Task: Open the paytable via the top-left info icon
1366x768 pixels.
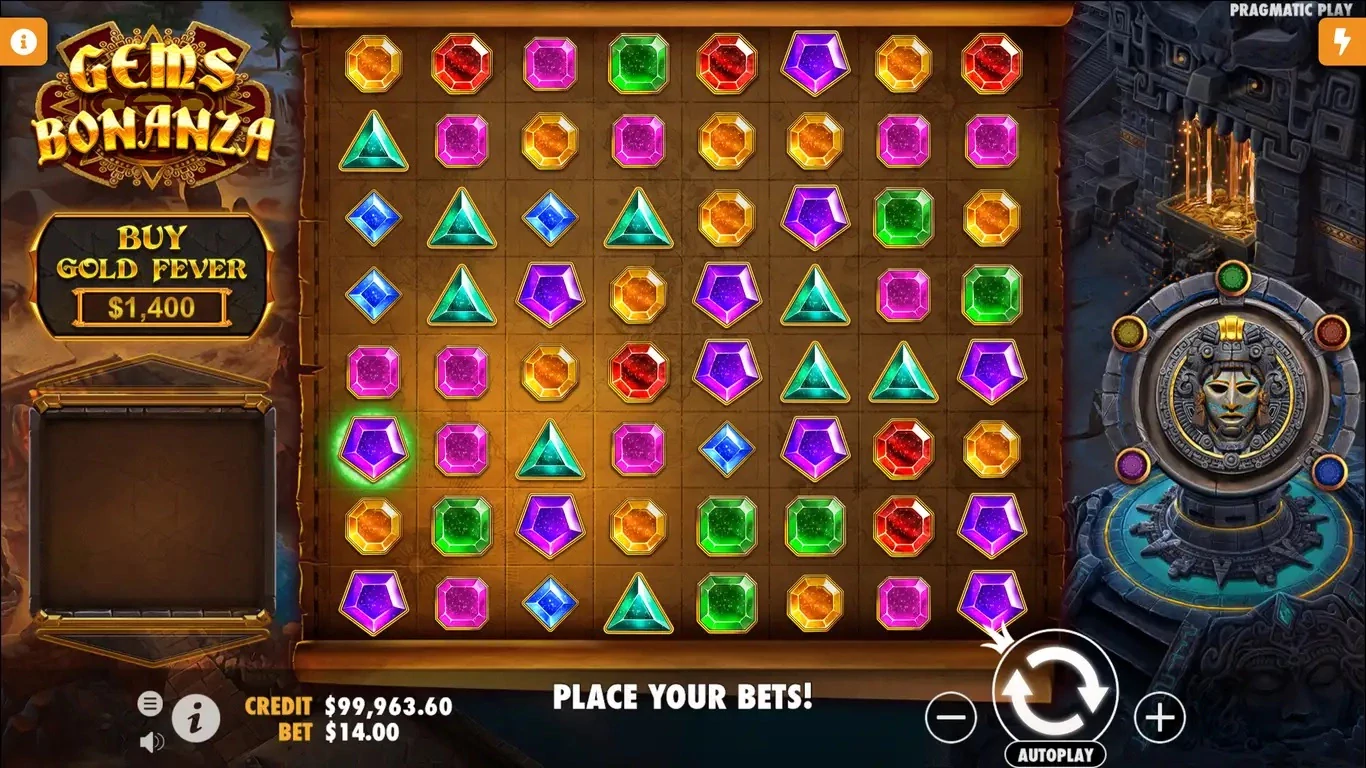Action: (x=21, y=41)
